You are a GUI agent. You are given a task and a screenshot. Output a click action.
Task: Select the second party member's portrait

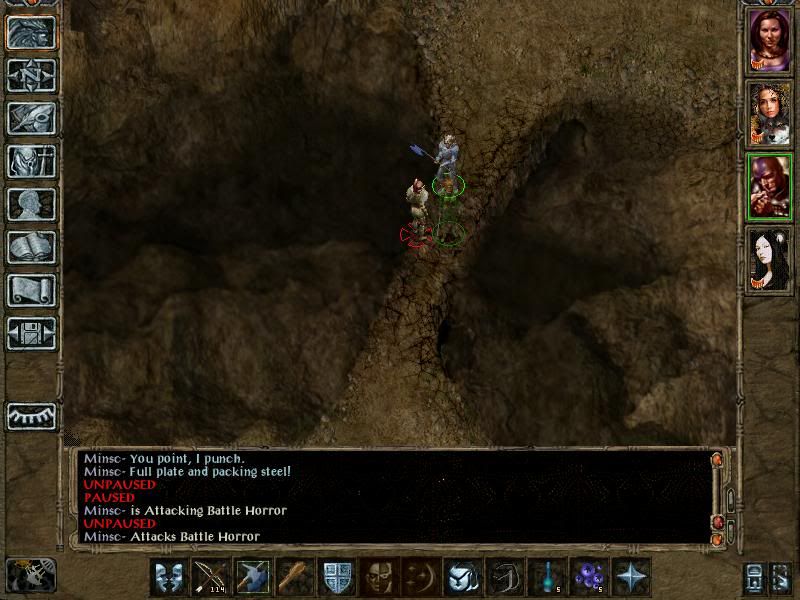[x=770, y=113]
